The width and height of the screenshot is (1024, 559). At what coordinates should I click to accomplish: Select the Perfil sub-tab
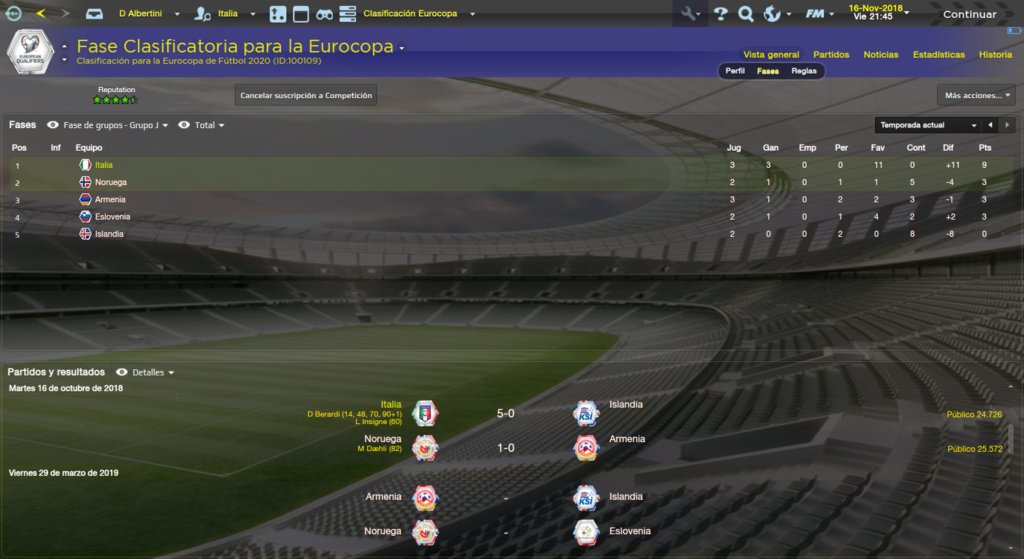(735, 71)
